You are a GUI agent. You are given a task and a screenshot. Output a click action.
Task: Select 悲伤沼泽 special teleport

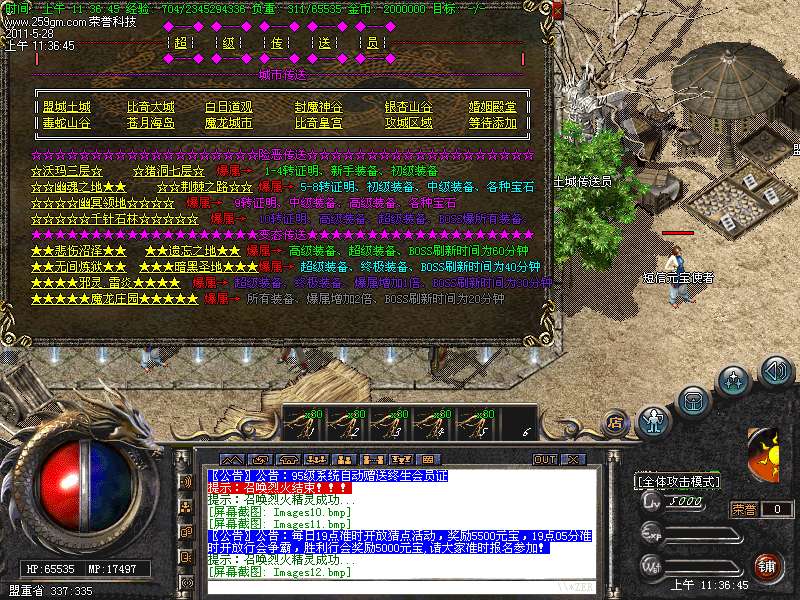pos(78,251)
